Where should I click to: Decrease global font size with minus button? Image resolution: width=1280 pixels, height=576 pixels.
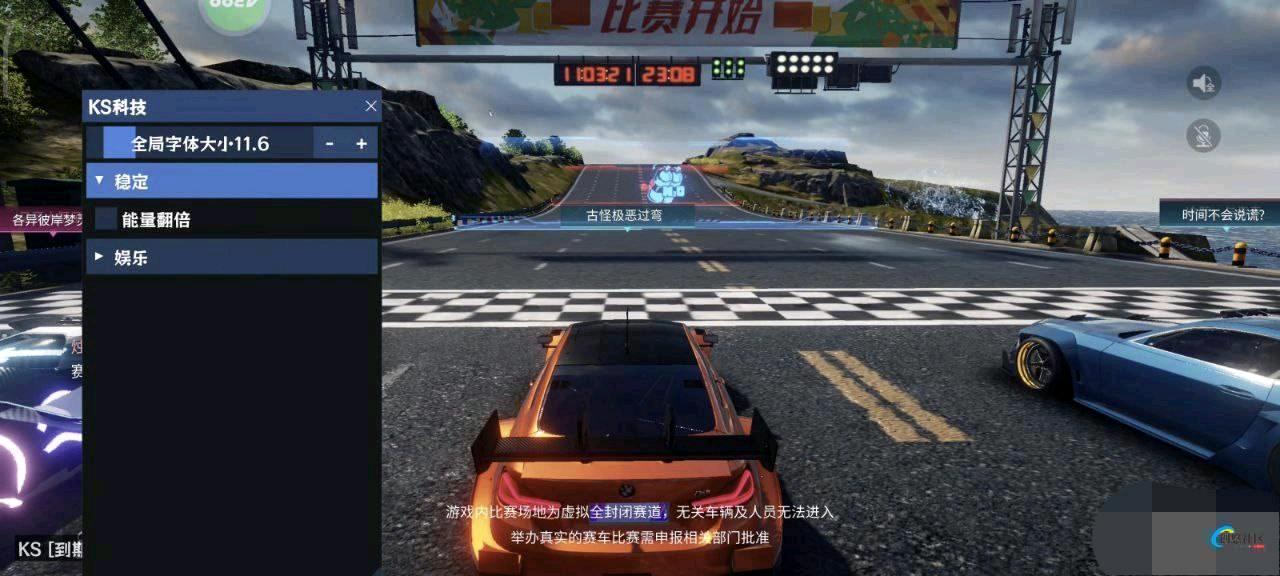[330, 143]
